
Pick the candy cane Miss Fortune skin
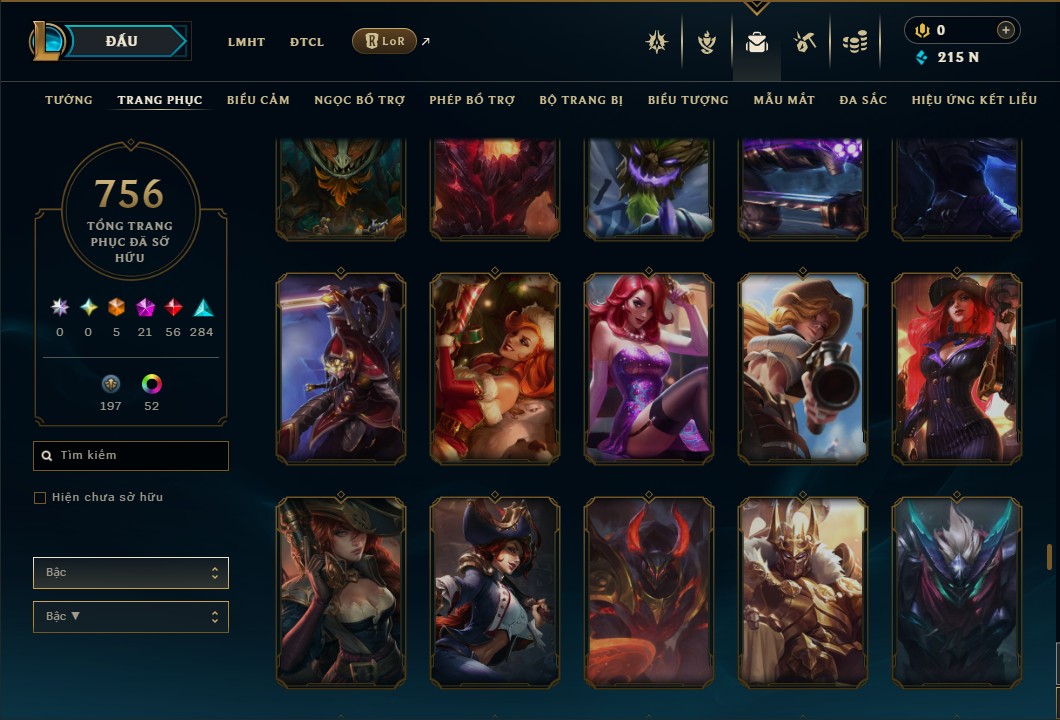[495, 368]
